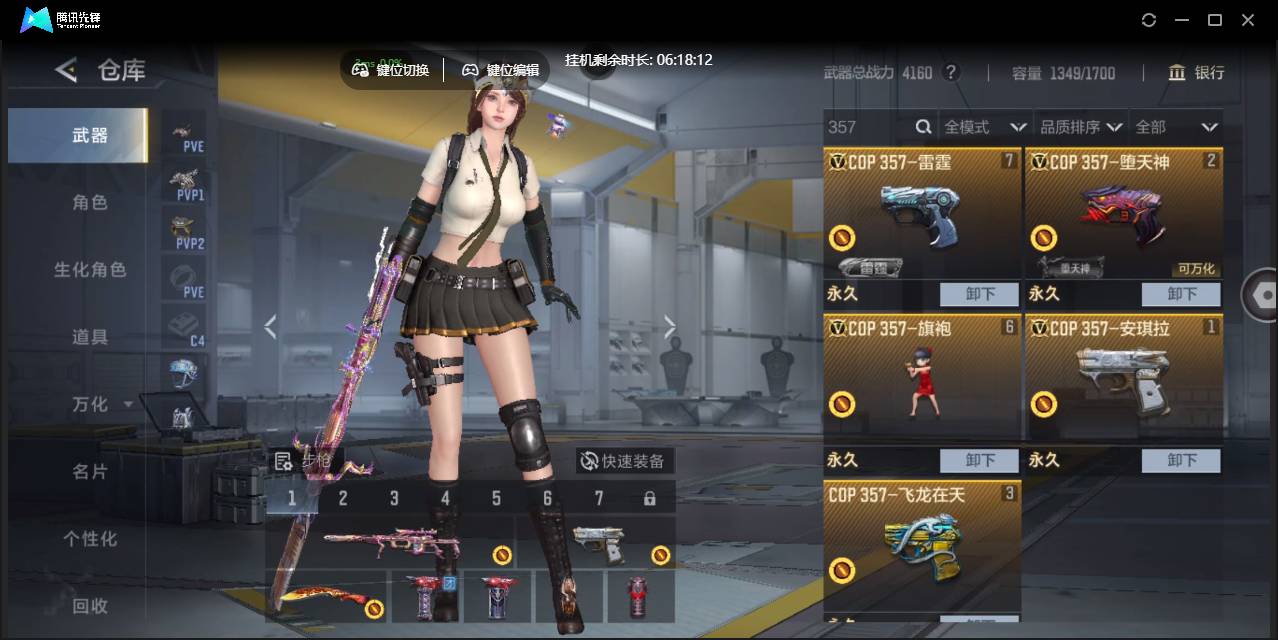
Task: Select the 道具 category
Action: (x=89, y=337)
